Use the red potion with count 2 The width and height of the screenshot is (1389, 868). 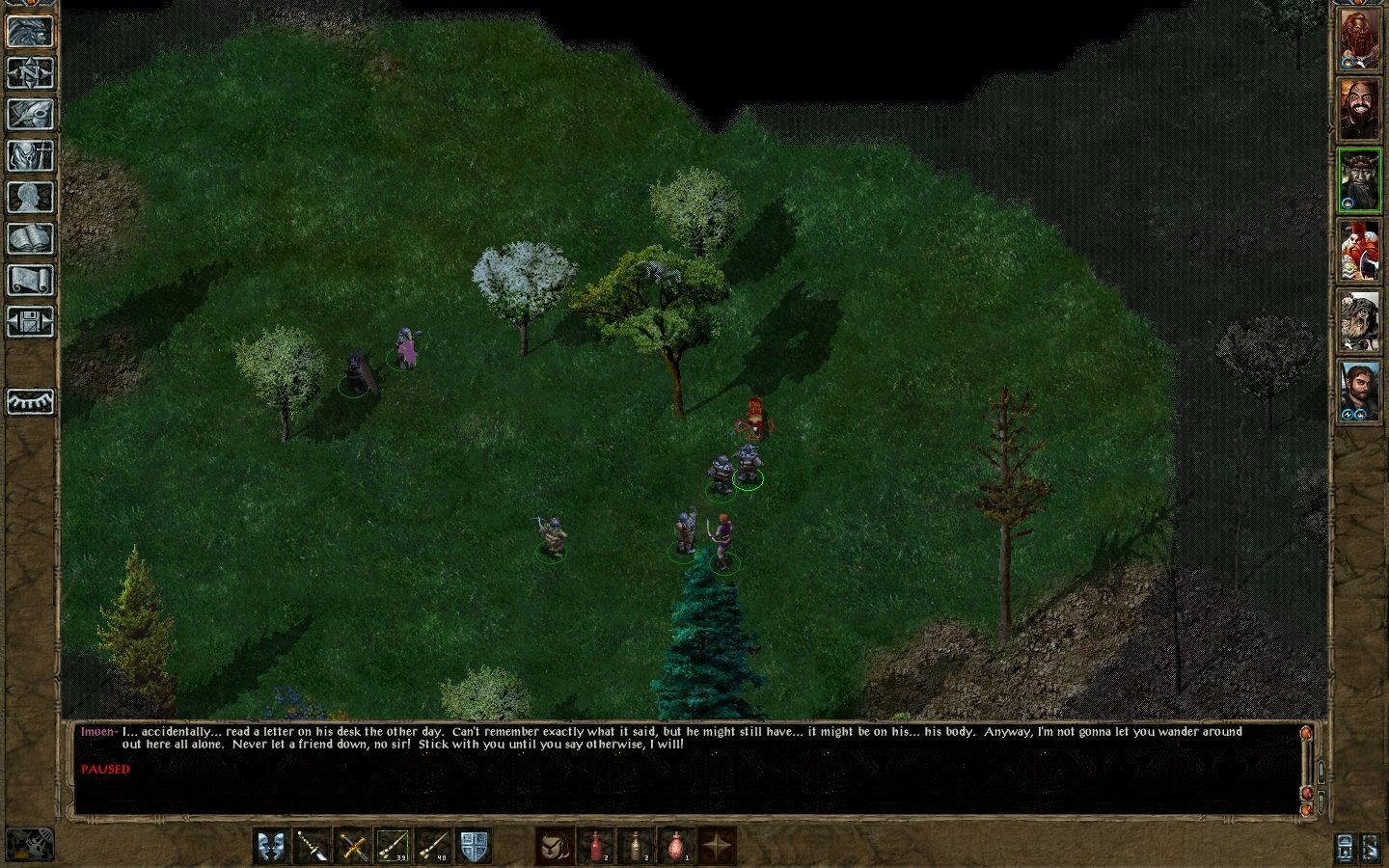(597, 847)
